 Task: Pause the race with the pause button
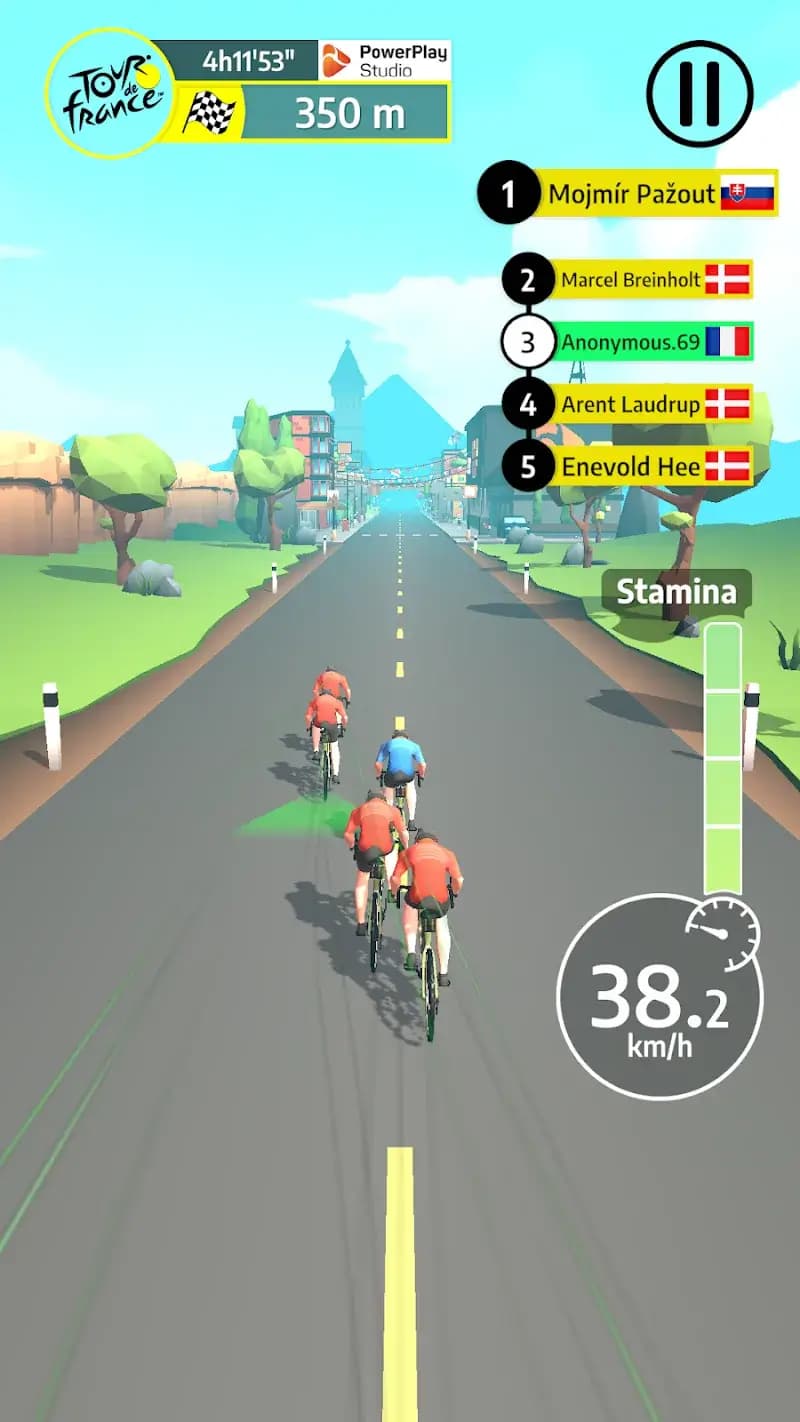699,94
